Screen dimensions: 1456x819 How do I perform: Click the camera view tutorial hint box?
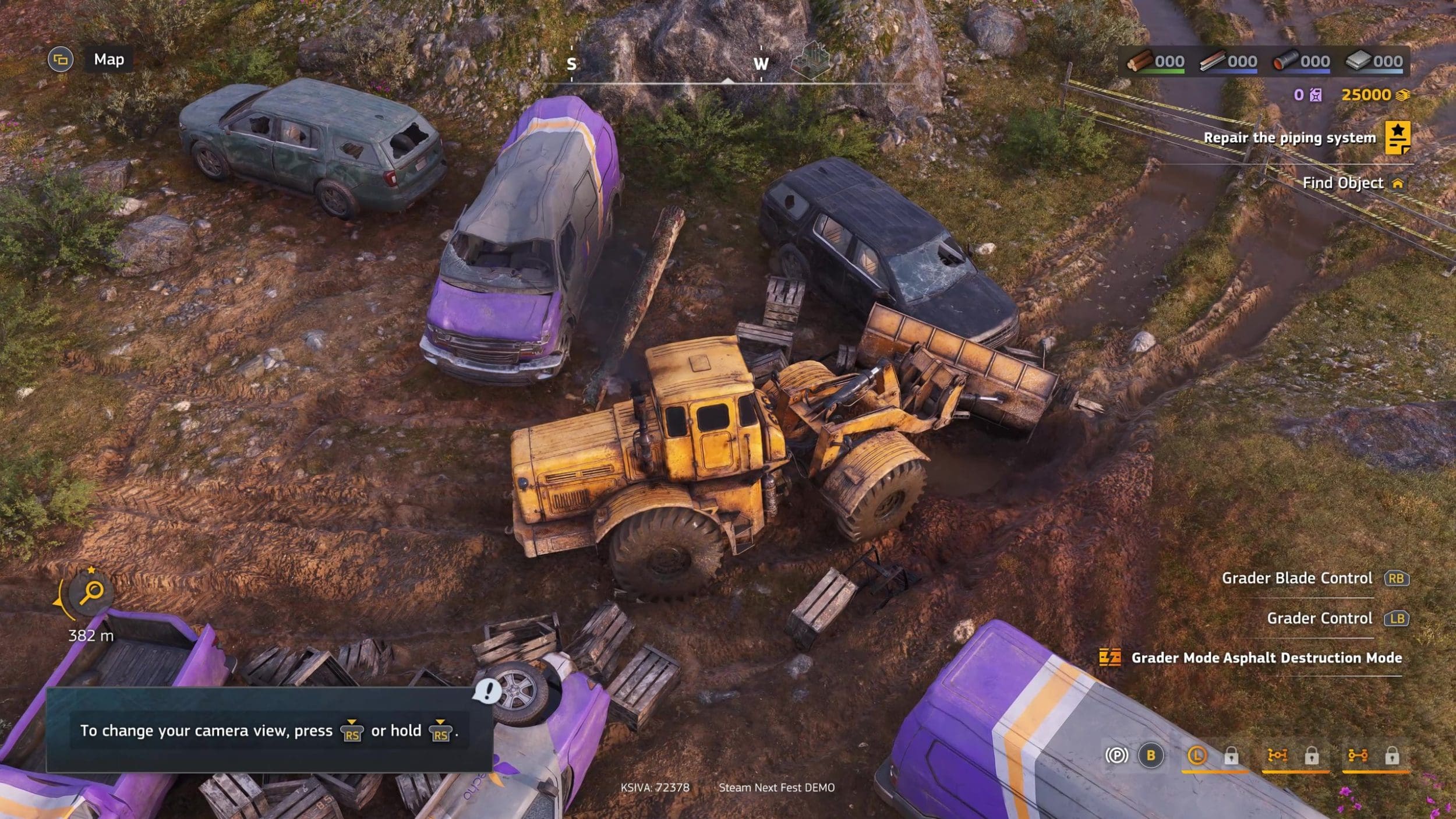pos(269,730)
